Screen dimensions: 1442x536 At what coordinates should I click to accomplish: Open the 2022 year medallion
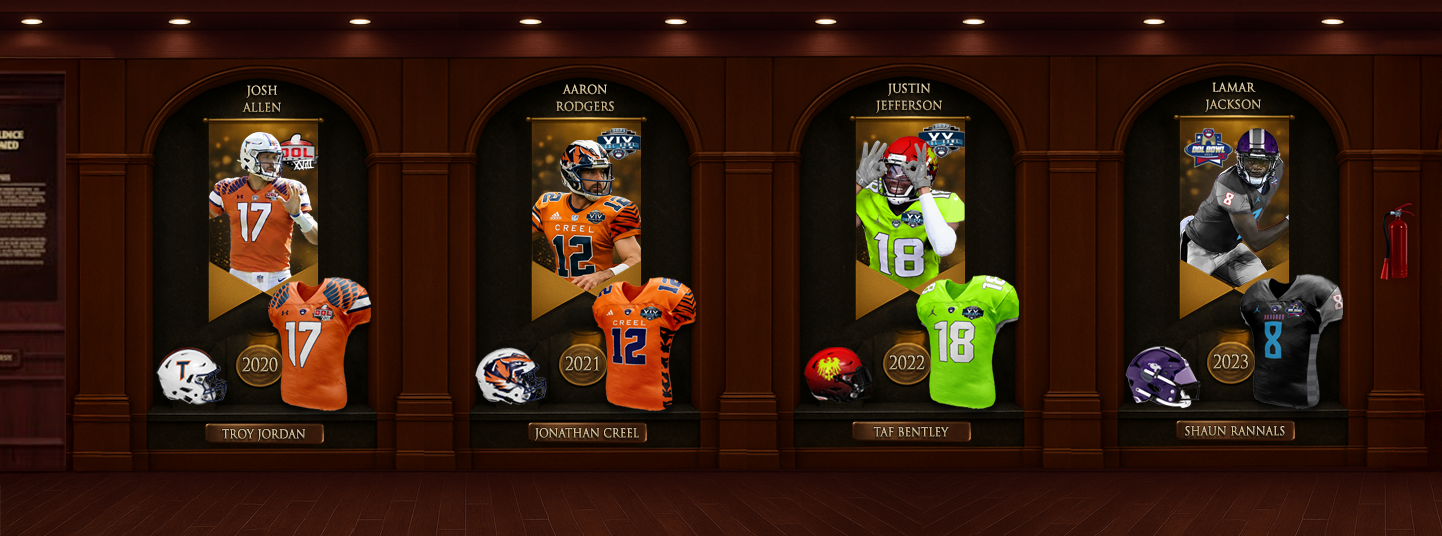907,364
